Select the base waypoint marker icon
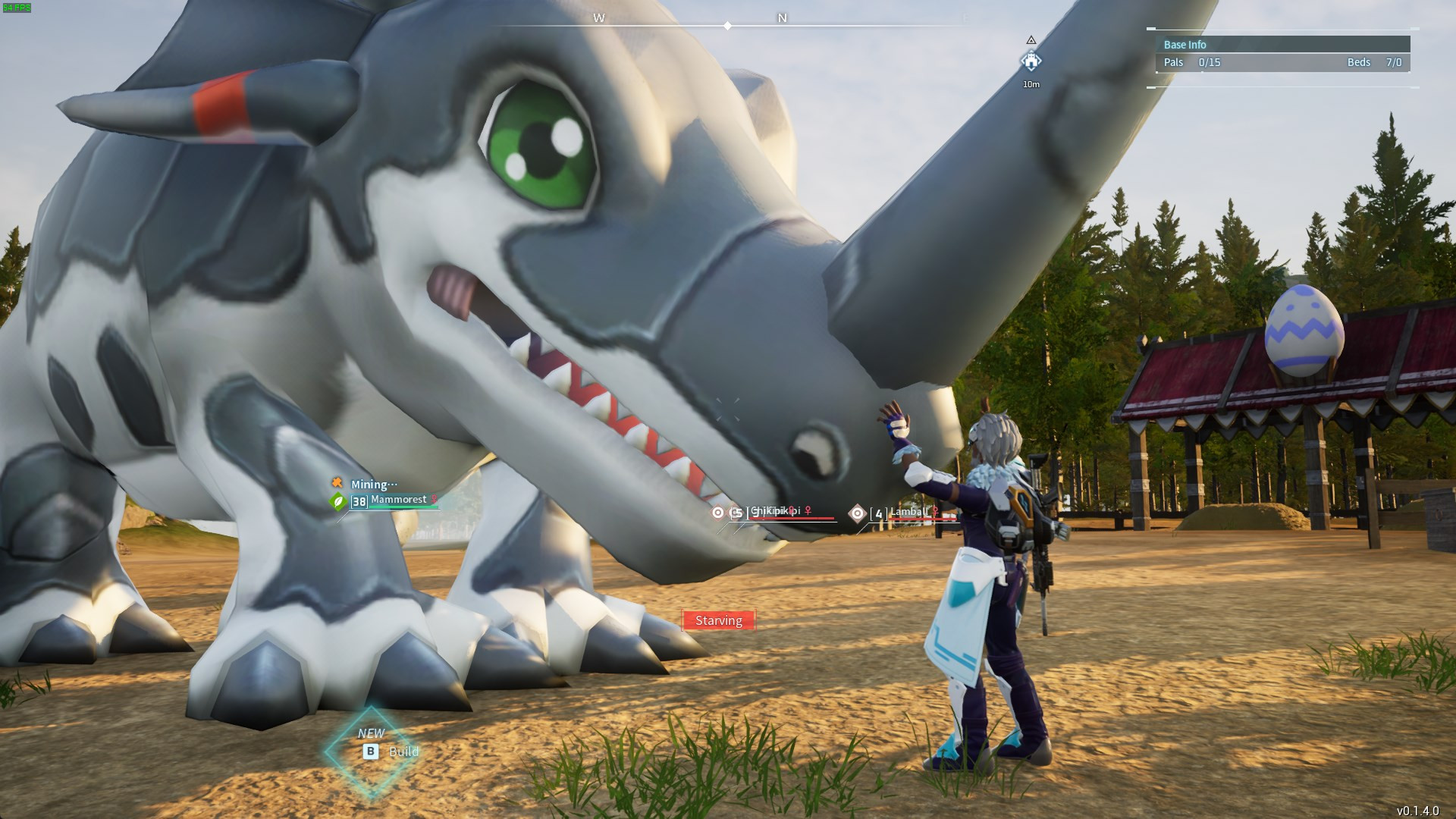Viewport: 1456px width, 819px height. coord(1031,61)
